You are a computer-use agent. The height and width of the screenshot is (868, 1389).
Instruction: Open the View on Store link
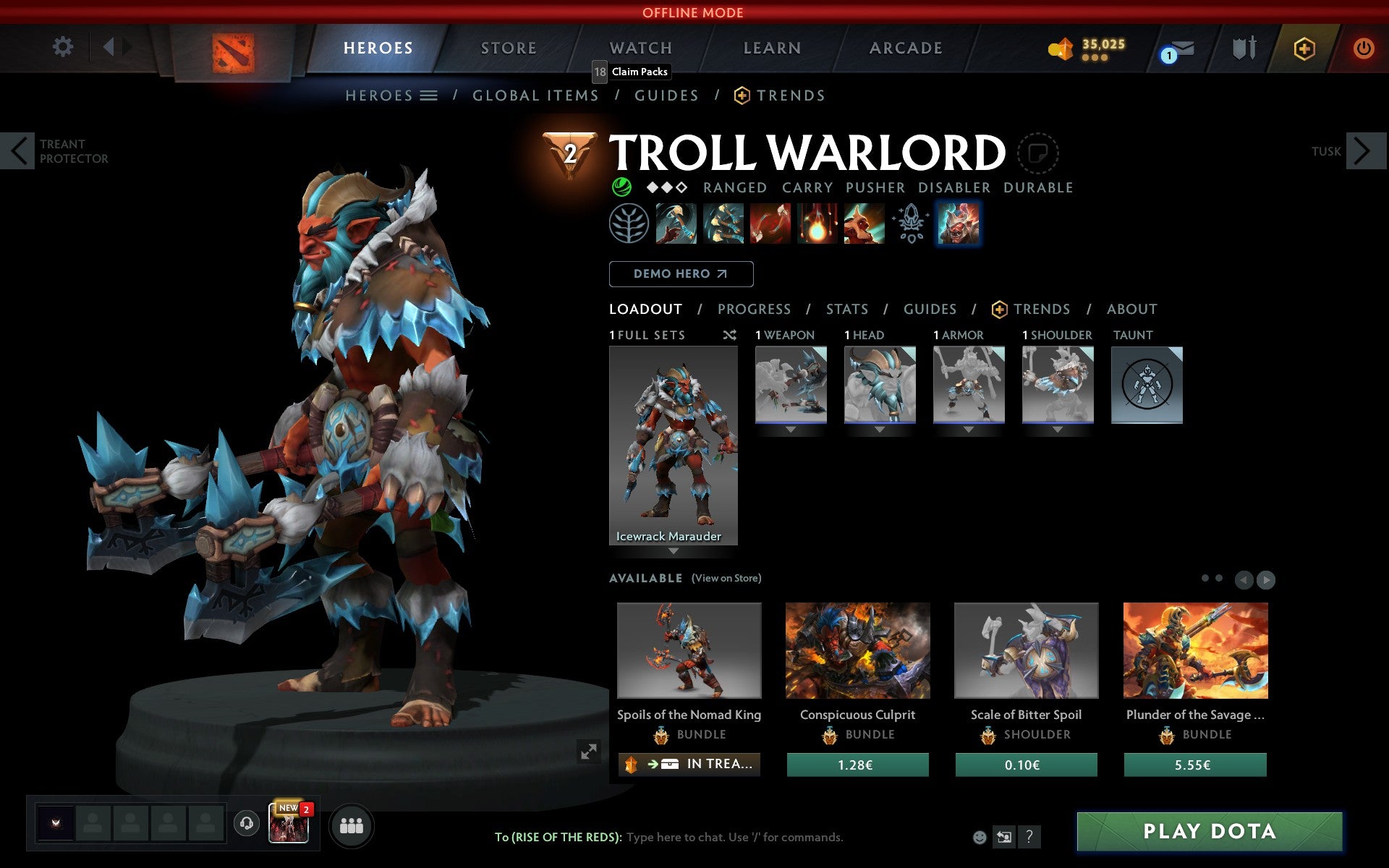(x=726, y=578)
